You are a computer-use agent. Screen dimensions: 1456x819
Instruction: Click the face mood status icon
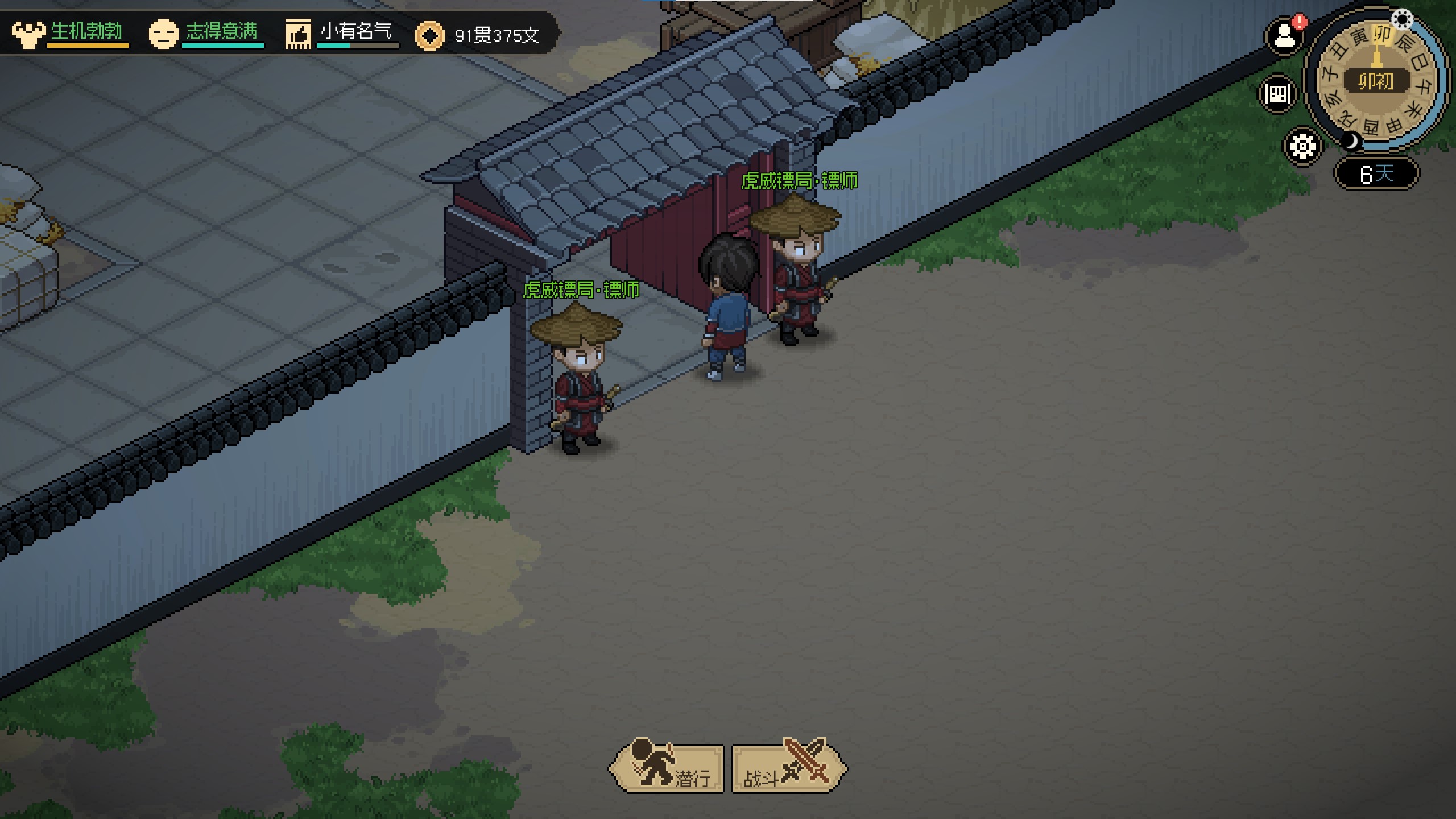click(x=163, y=34)
